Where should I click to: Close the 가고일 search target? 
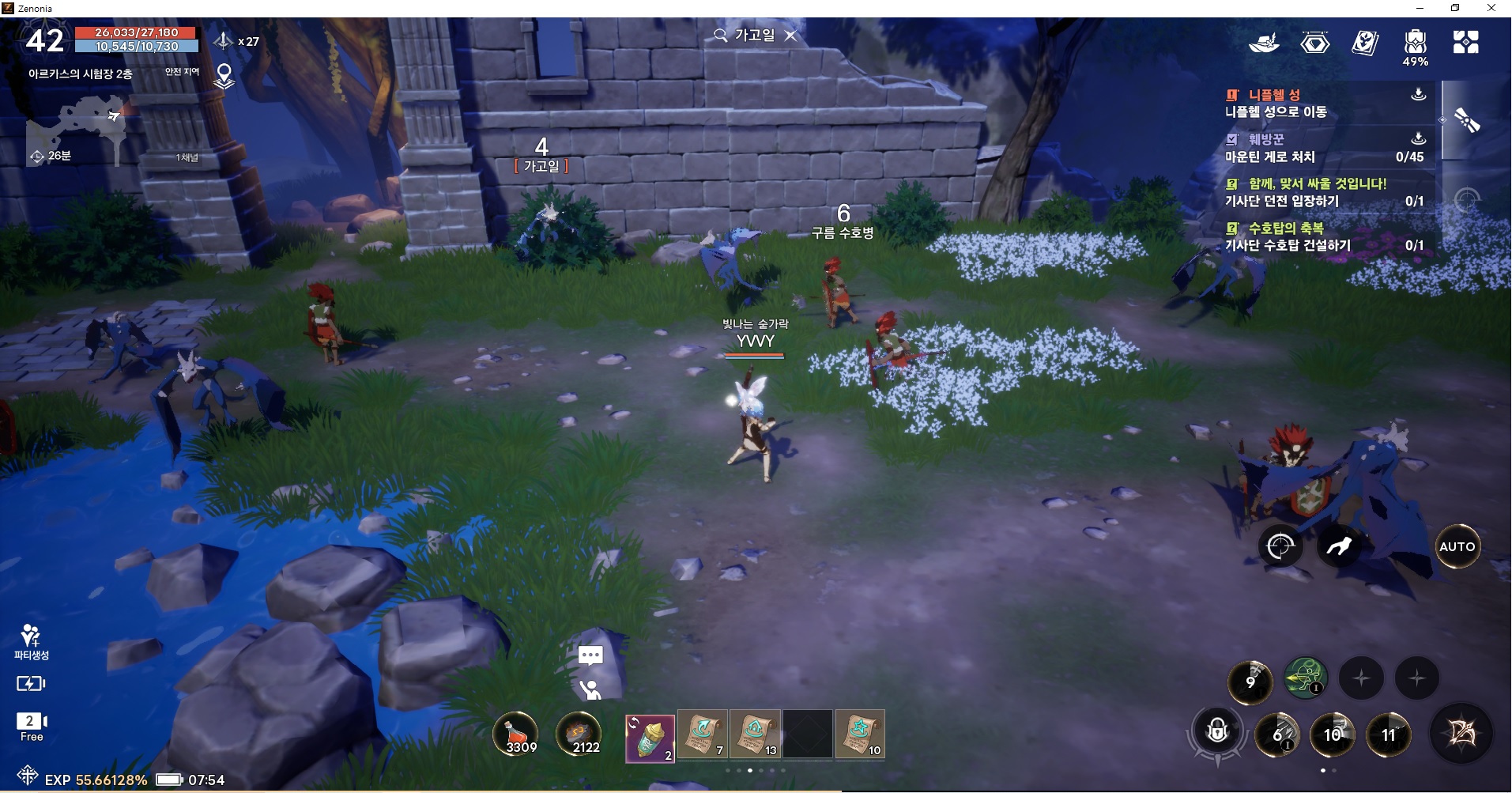(x=790, y=36)
